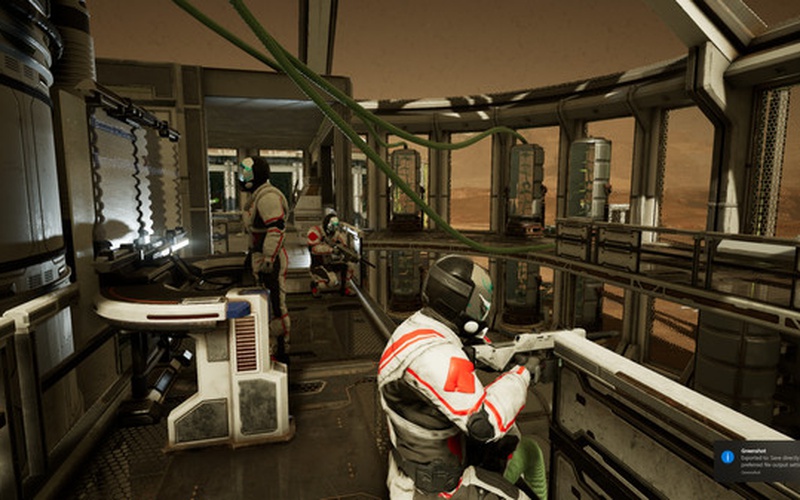800x500 pixels.
Task: Open the Greenshot export notification
Action: tap(762, 461)
